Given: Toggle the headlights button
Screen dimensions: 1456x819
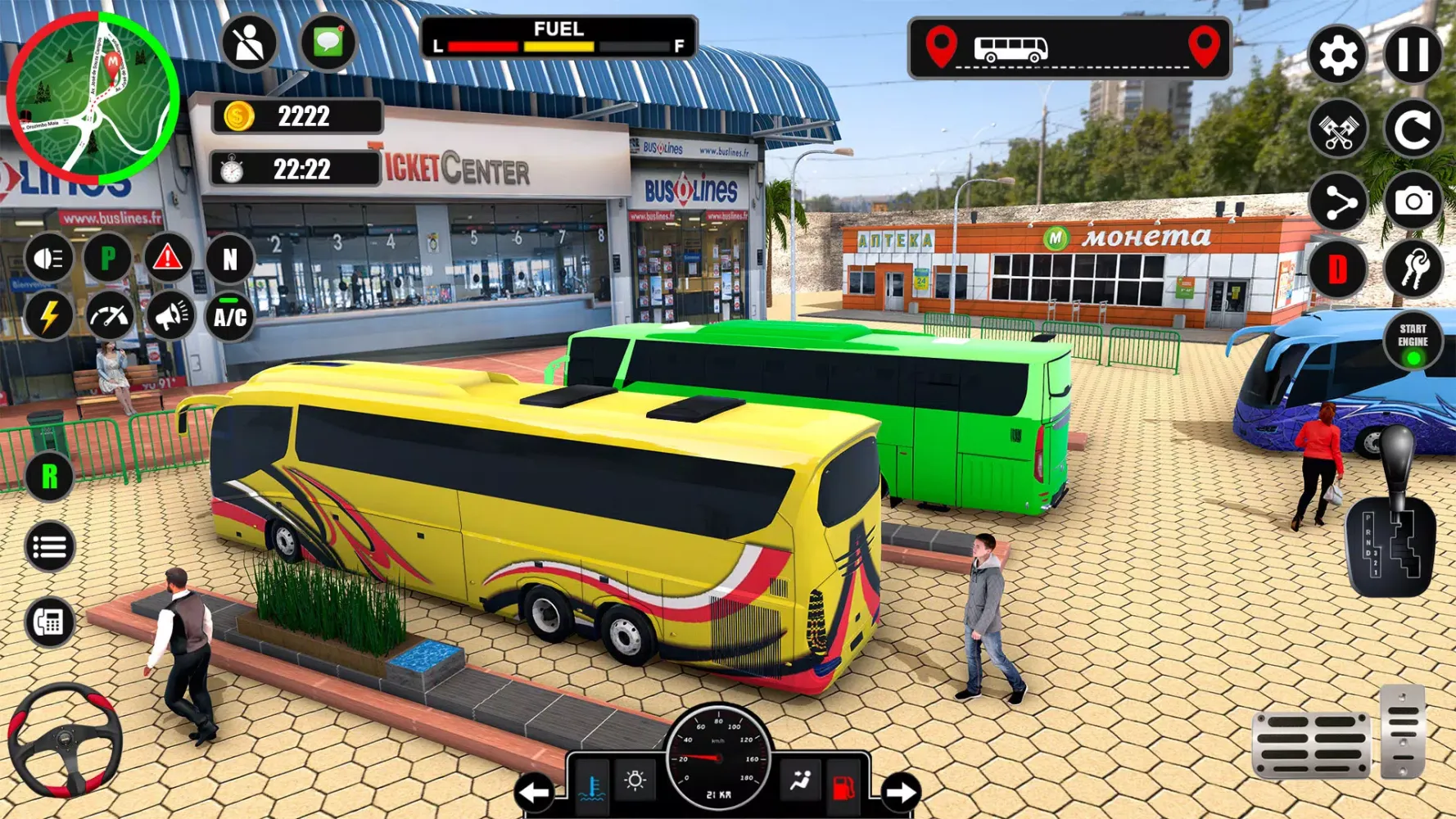Looking at the screenshot, I should tap(47, 260).
